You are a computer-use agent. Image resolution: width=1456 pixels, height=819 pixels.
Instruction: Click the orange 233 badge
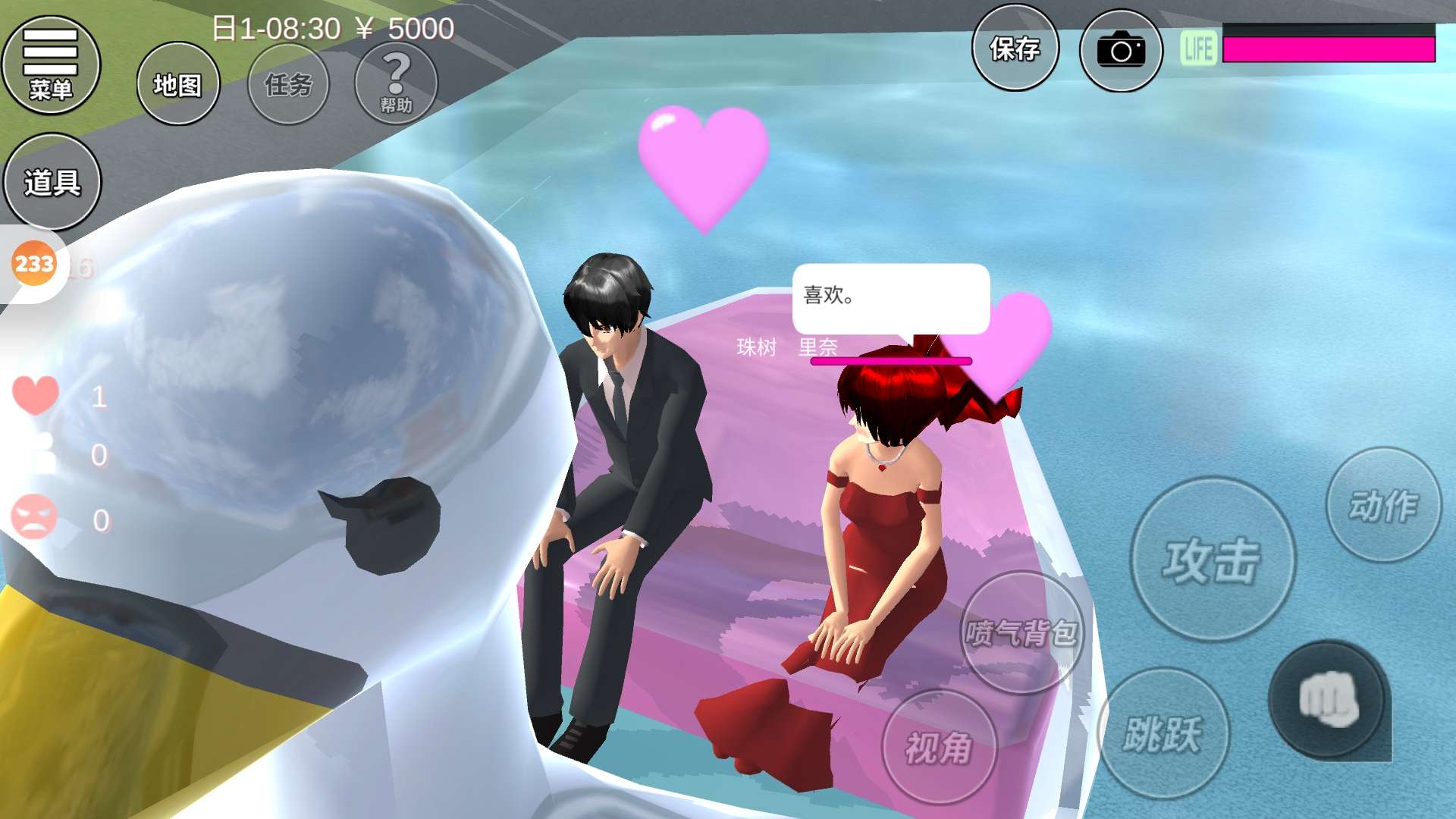pyautogui.click(x=34, y=264)
